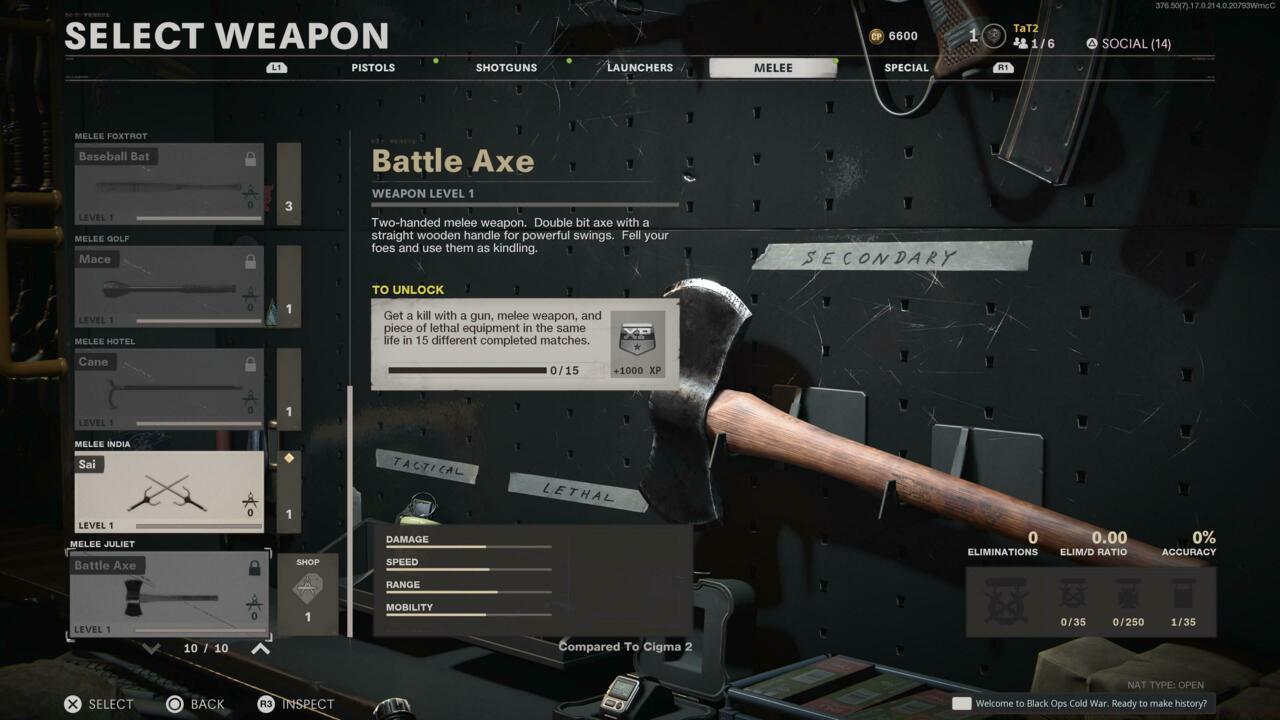Image resolution: width=1280 pixels, height=720 pixels.
Task: Select the CP currency icon
Action: click(x=877, y=35)
